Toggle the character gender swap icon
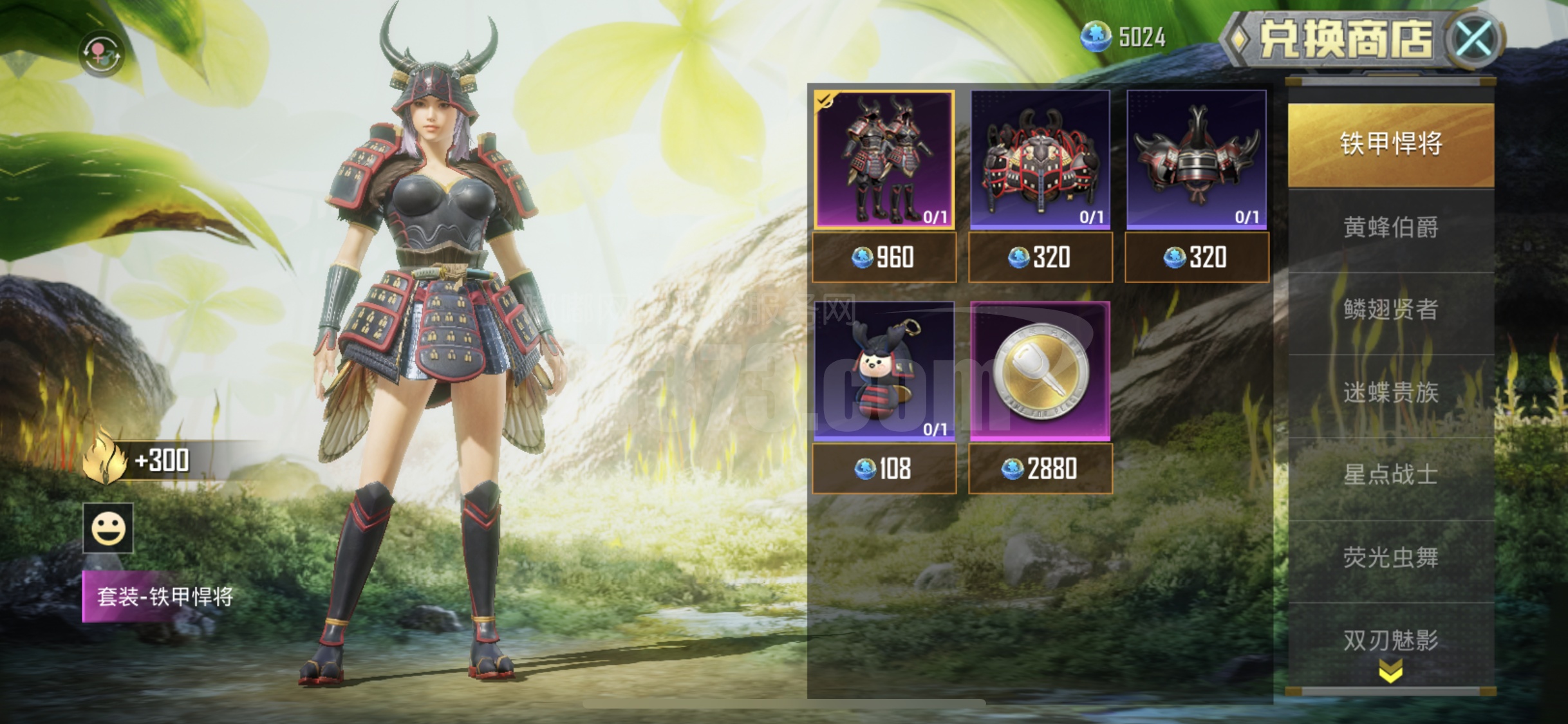The width and height of the screenshot is (1568, 724). 100,53
